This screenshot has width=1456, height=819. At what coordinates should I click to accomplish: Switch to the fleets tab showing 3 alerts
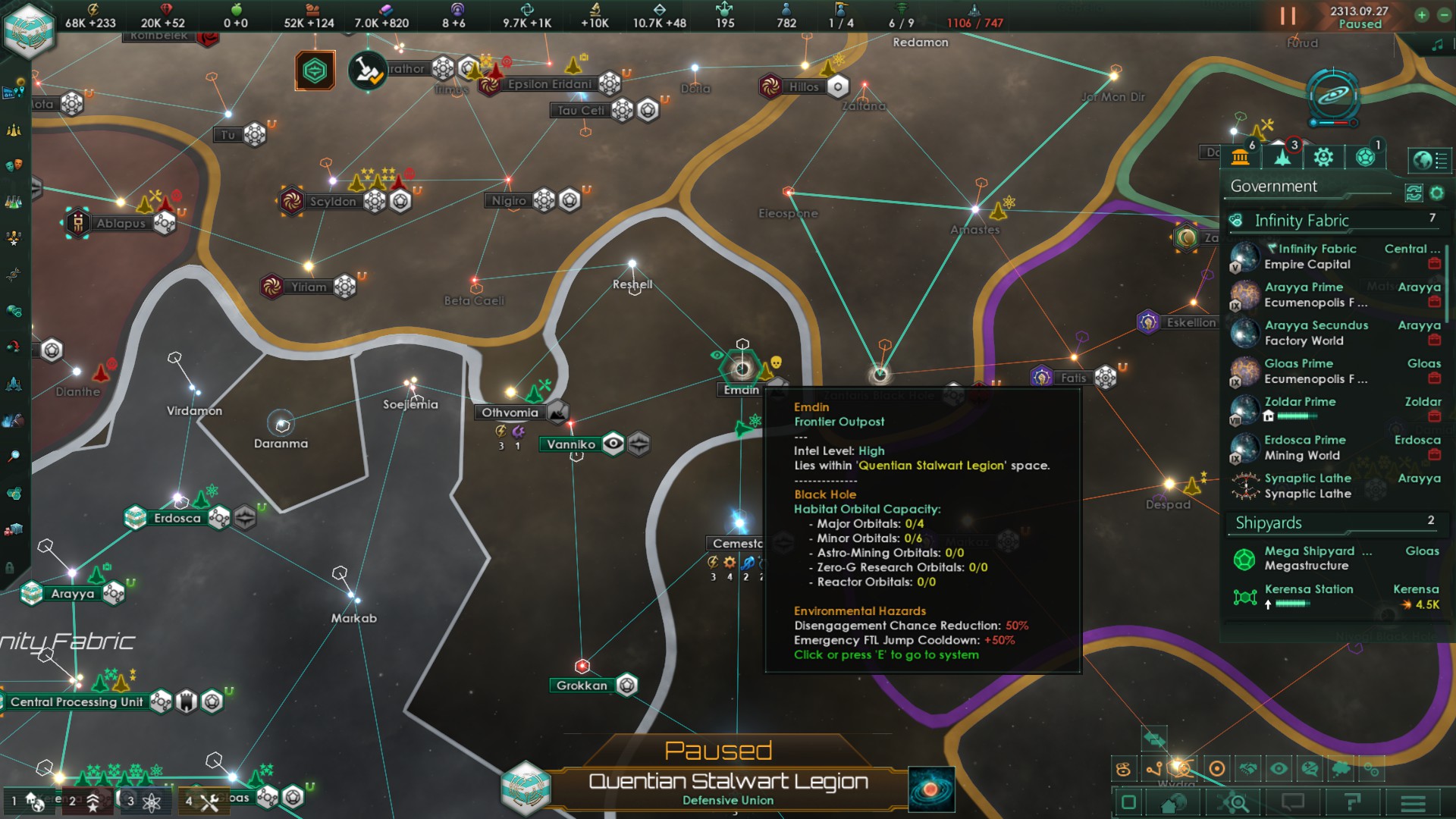1282,157
